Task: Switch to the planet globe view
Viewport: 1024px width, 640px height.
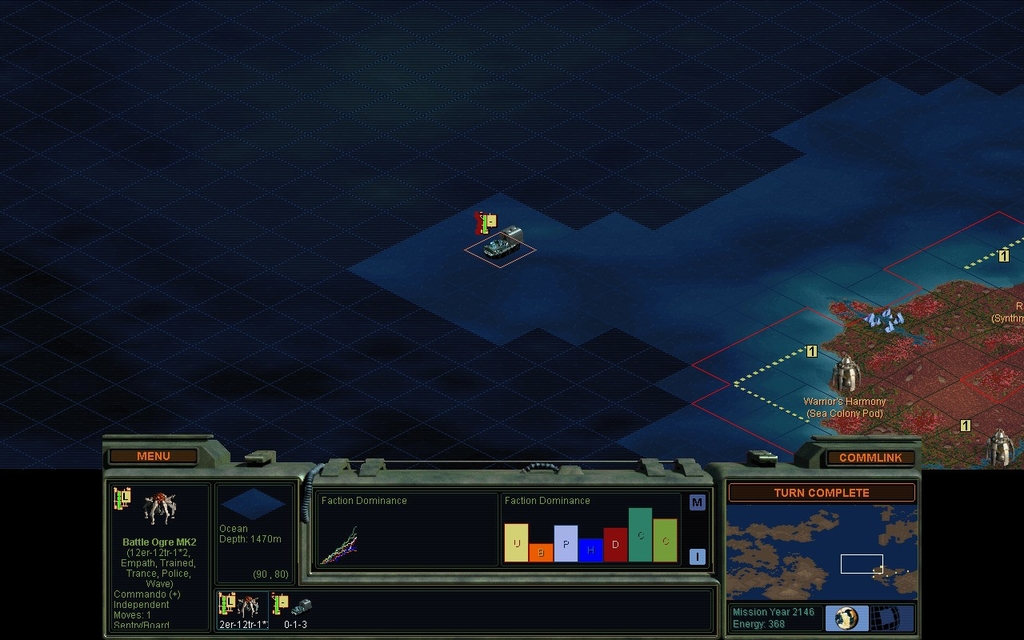Action: 846,618
